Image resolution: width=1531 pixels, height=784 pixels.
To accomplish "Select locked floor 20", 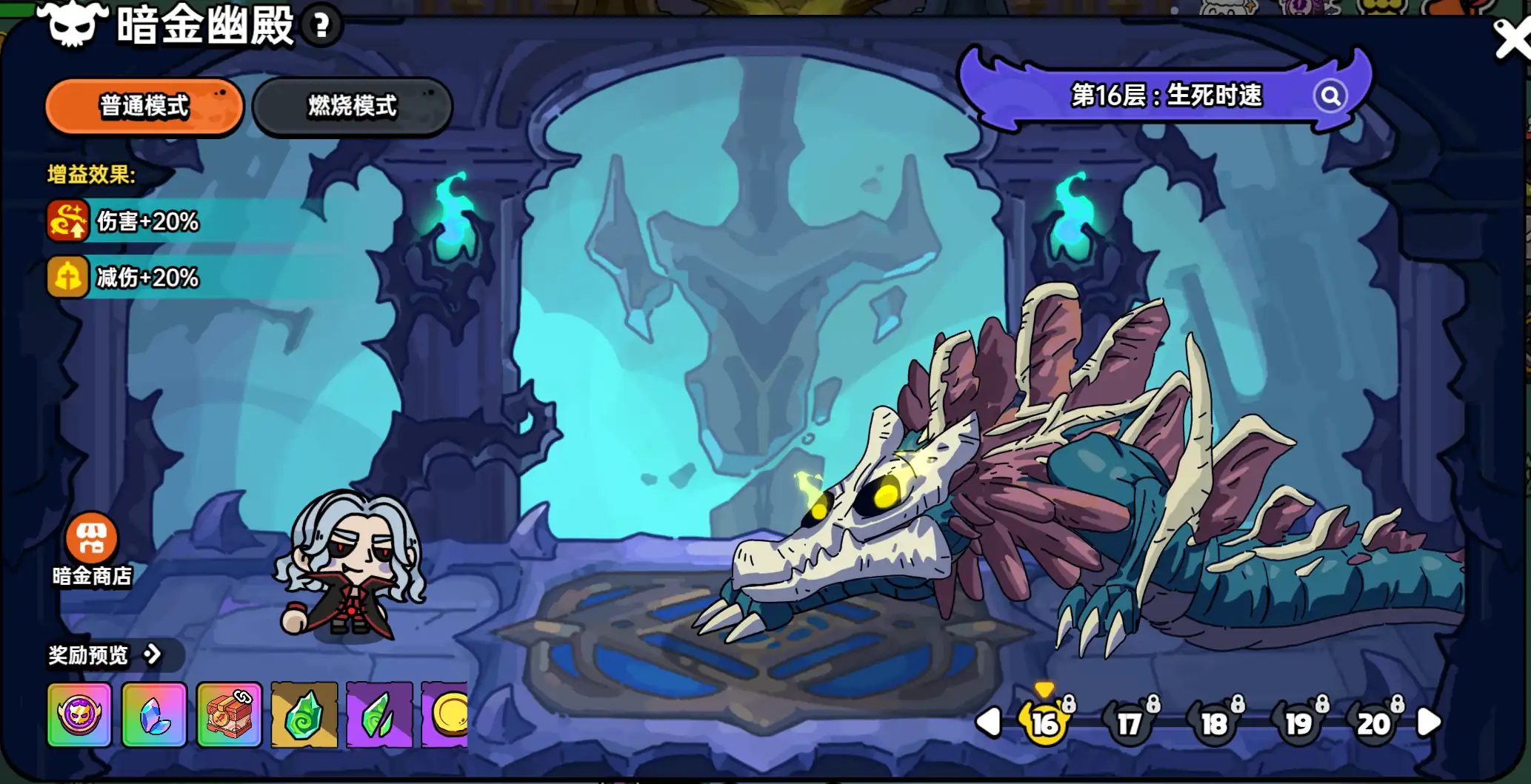I will point(1374,723).
